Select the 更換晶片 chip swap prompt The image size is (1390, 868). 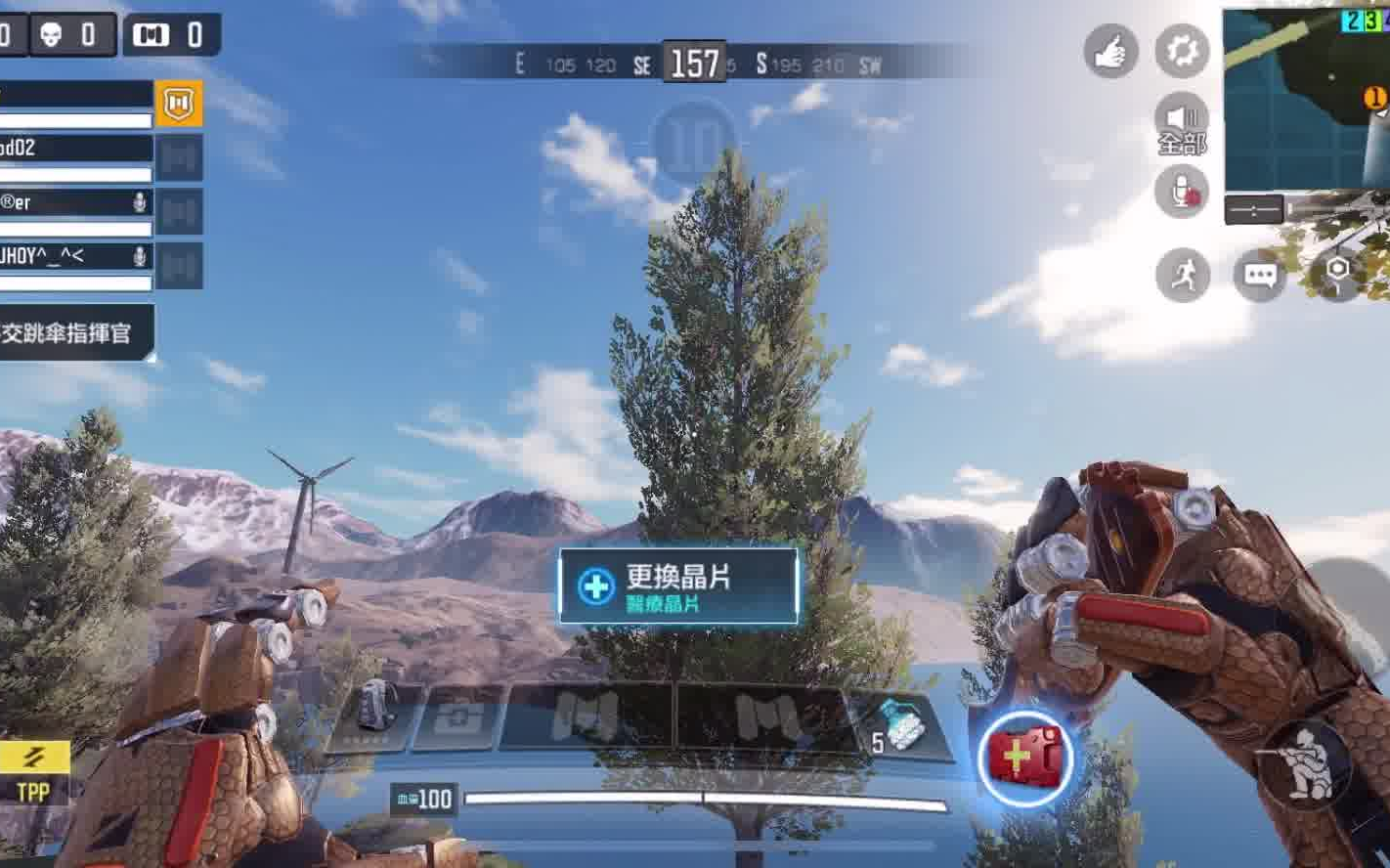coord(678,586)
